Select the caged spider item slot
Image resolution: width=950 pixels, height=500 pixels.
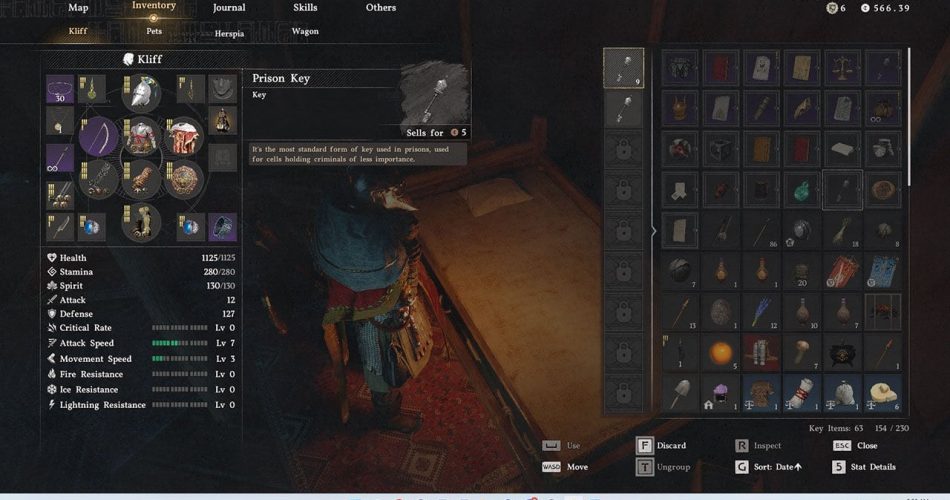883,311
